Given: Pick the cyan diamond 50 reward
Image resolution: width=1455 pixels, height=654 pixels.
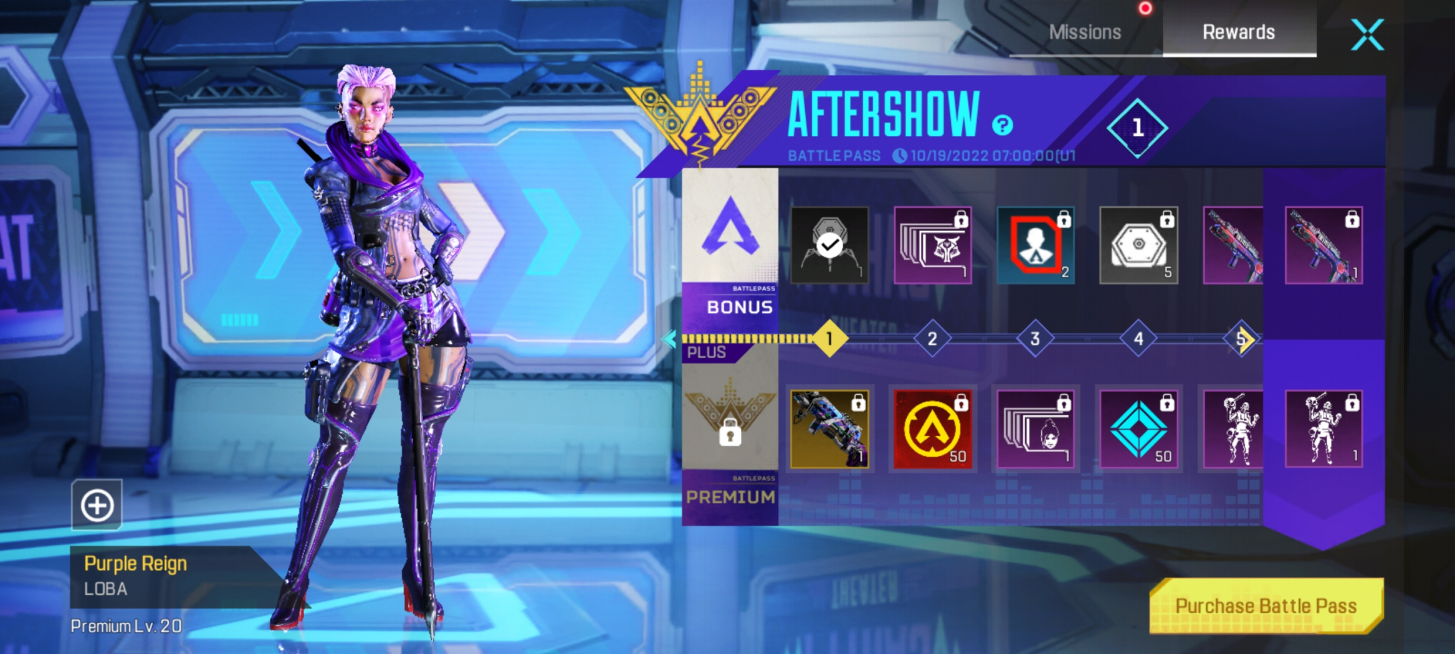Looking at the screenshot, I should coord(1138,429).
